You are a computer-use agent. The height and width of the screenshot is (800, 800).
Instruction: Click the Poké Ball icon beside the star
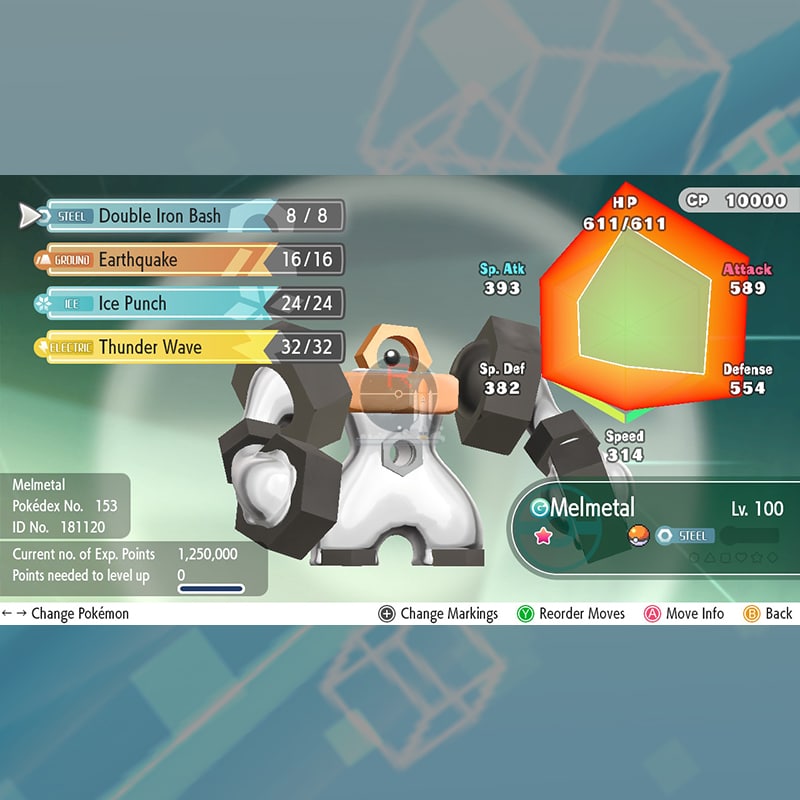tap(638, 536)
